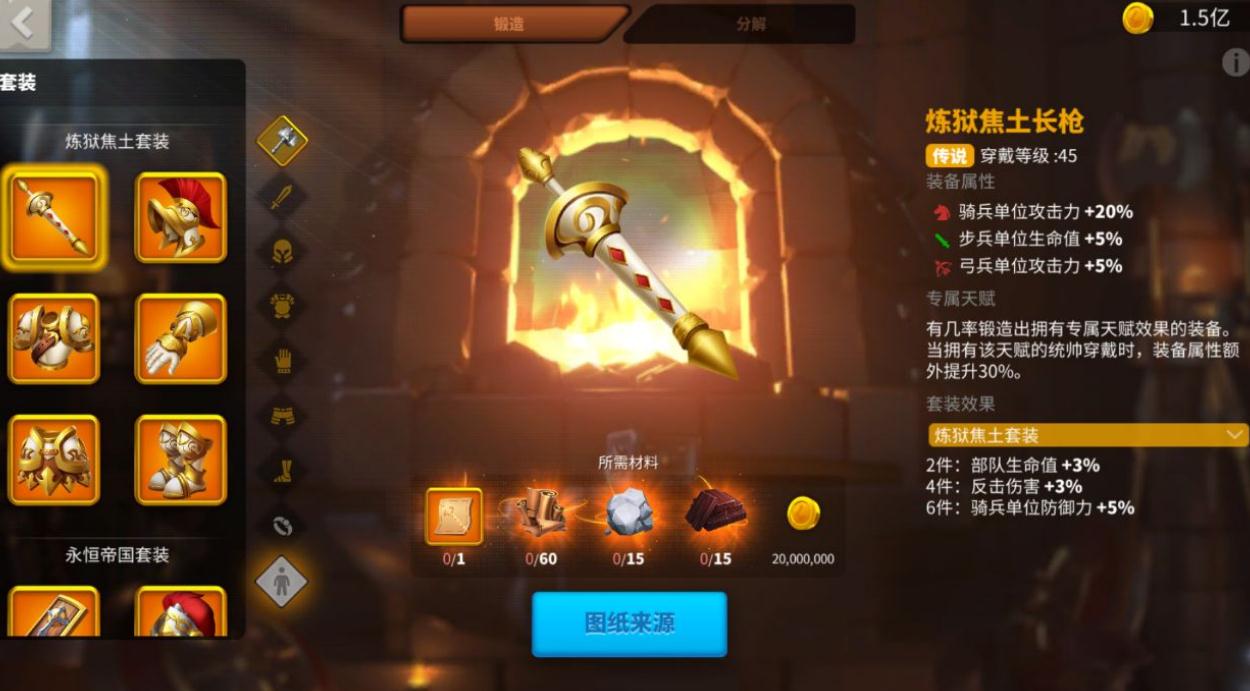Switch to the 锻造 forge tab
Screen dimensions: 1250x691
(512, 24)
